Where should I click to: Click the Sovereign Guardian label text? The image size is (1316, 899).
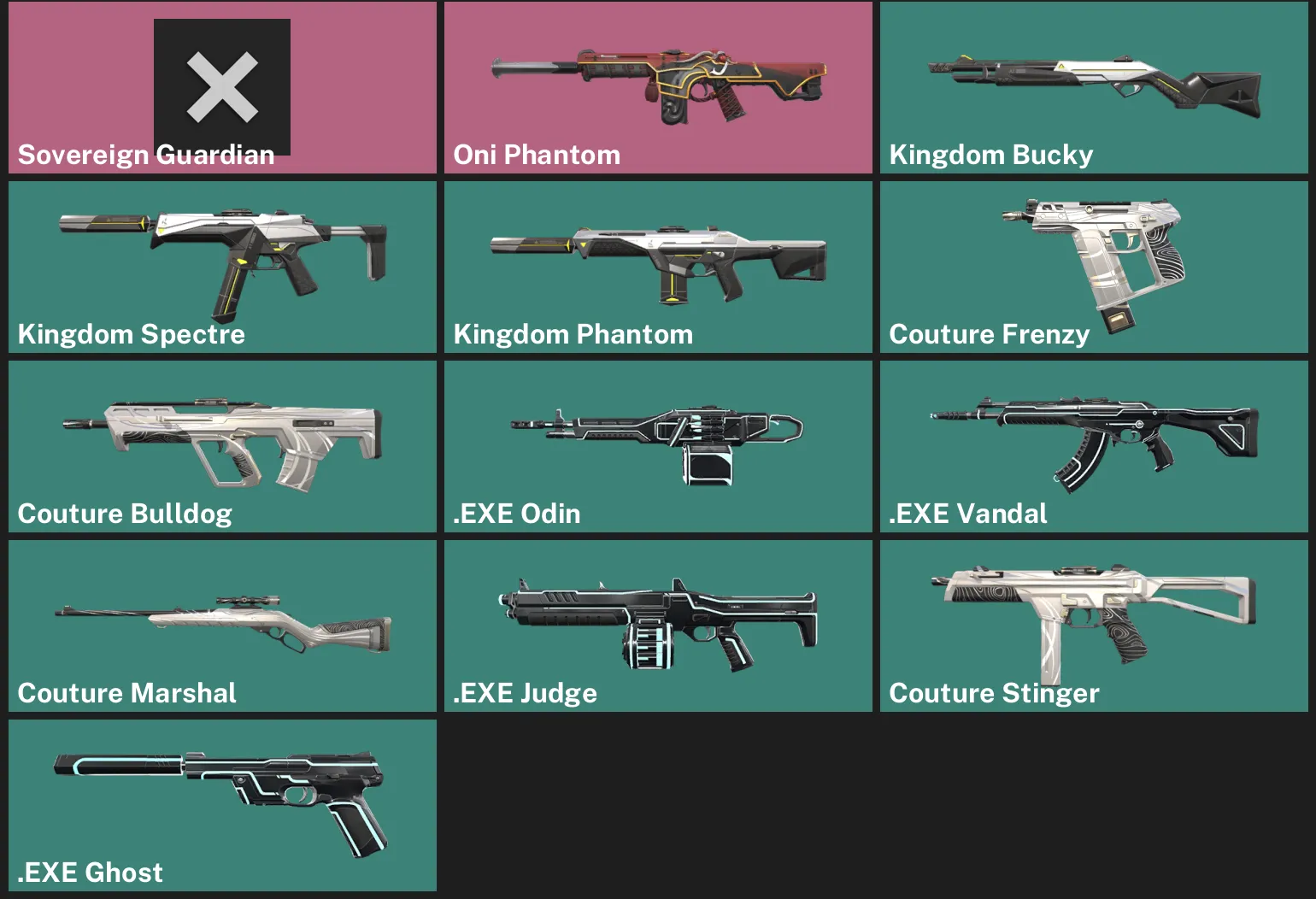click(145, 155)
